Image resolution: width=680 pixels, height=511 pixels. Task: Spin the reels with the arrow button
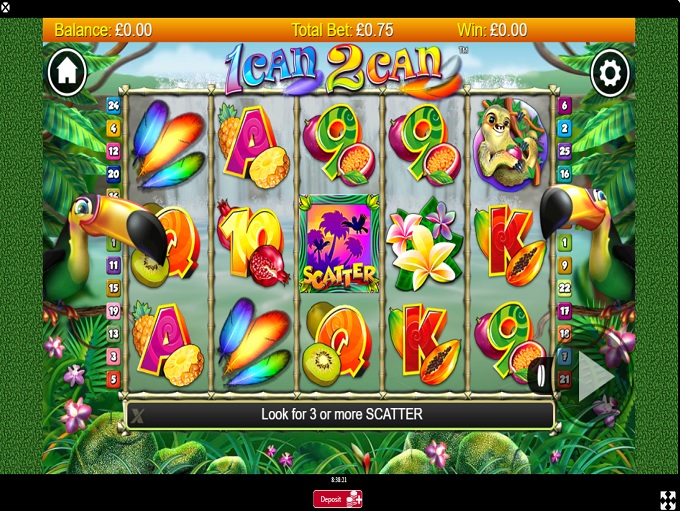(x=595, y=376)
